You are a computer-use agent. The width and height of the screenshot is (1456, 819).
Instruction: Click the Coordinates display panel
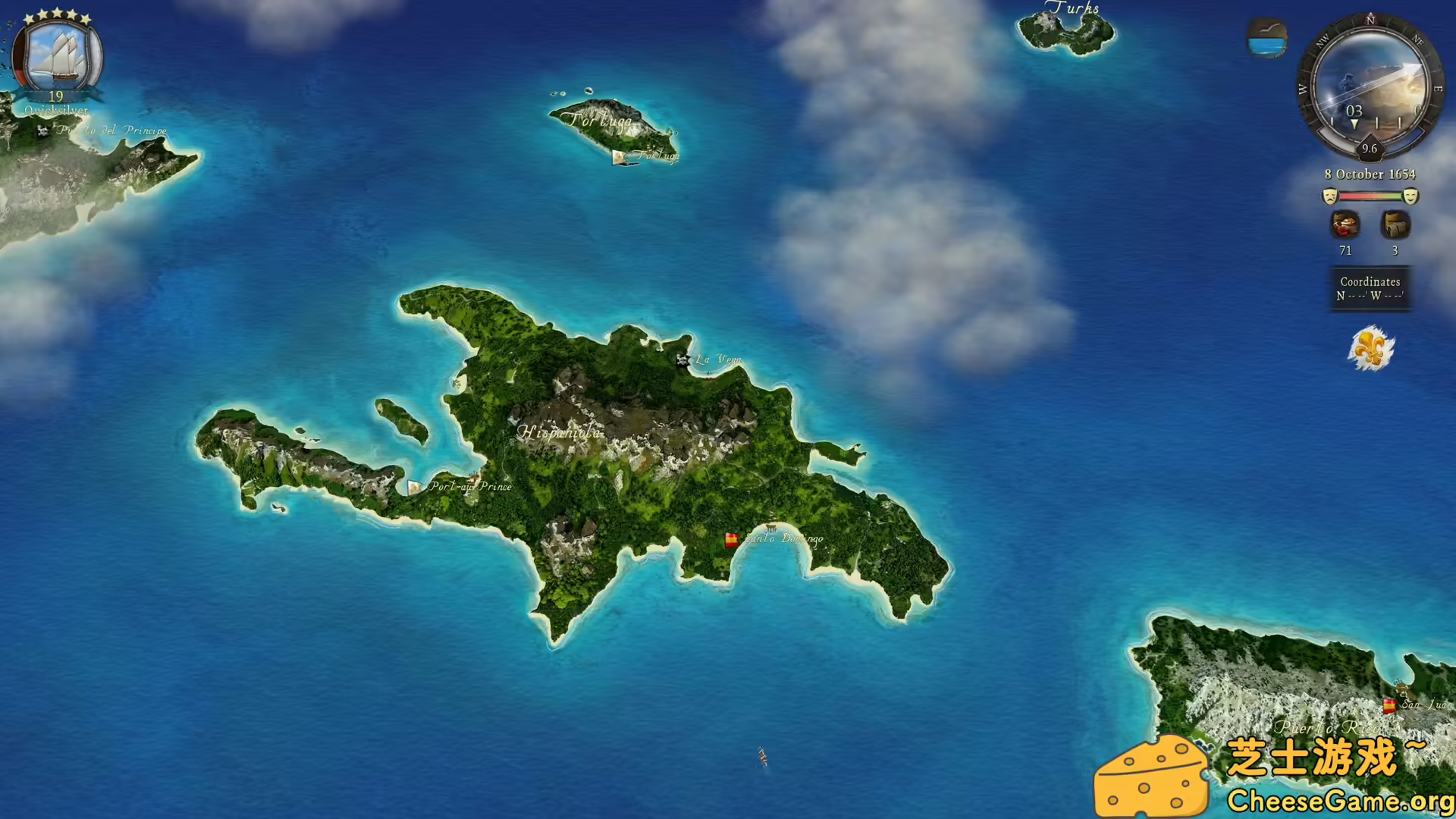click(1370, 289)
